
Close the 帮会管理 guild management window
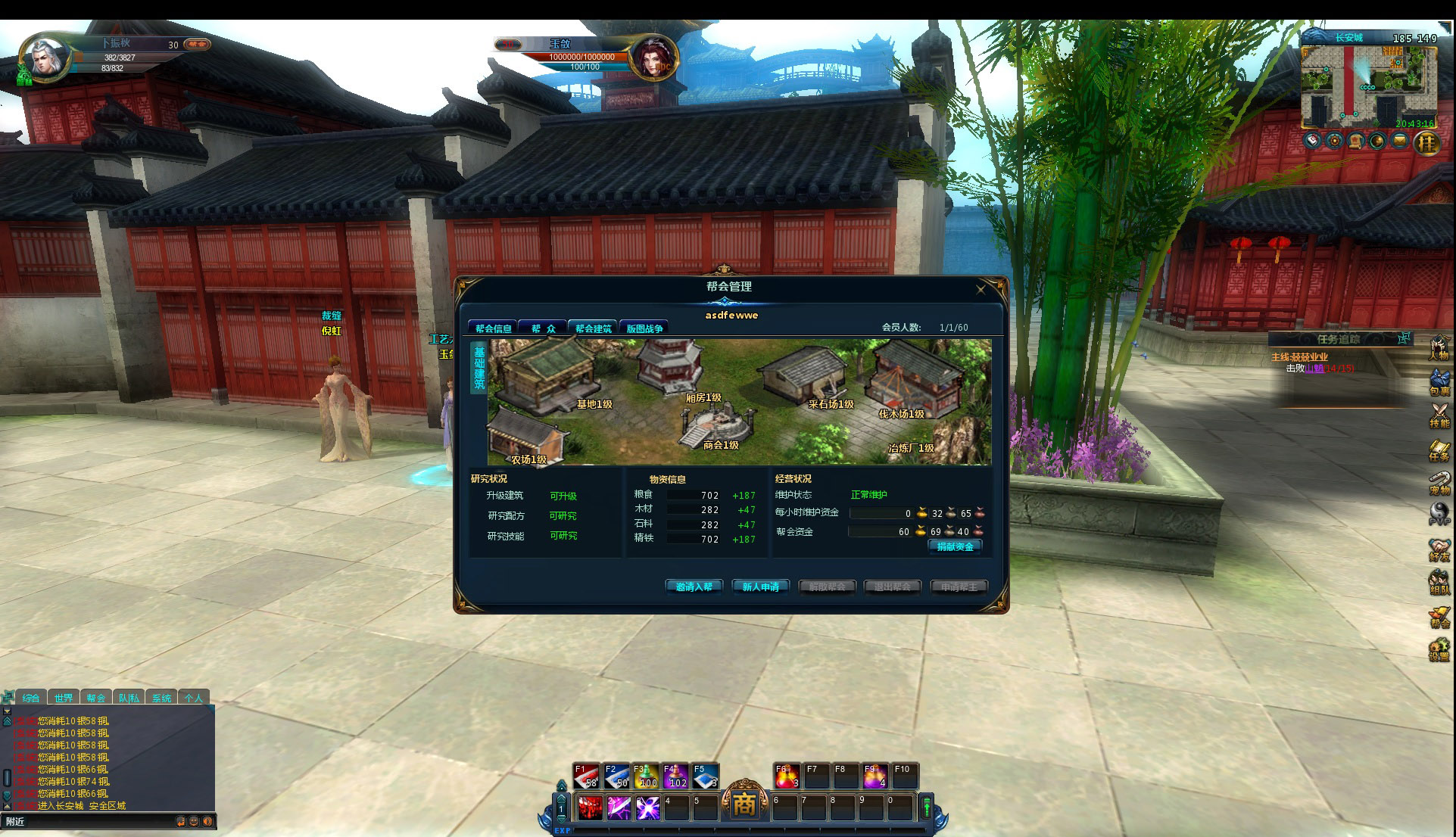[981, 289]
